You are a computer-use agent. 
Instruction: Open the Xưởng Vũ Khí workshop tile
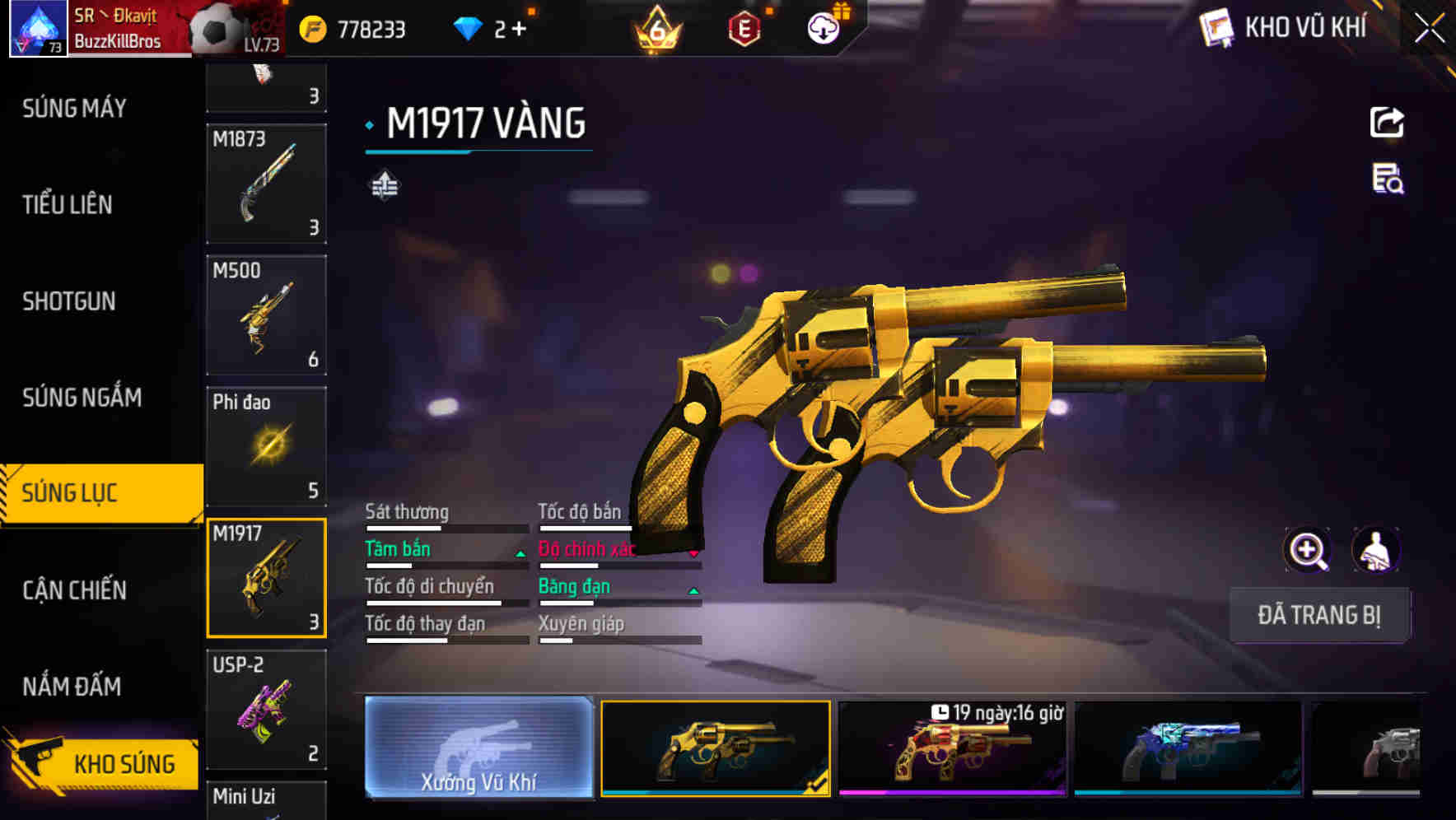coord(478,748)
